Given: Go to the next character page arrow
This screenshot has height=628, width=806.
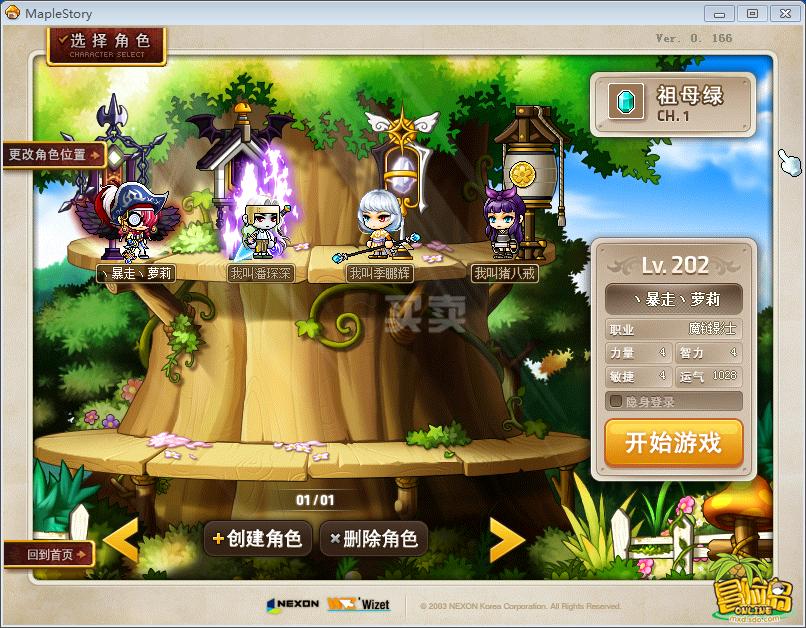Looking at the screenshot, I should coord(506,540).
